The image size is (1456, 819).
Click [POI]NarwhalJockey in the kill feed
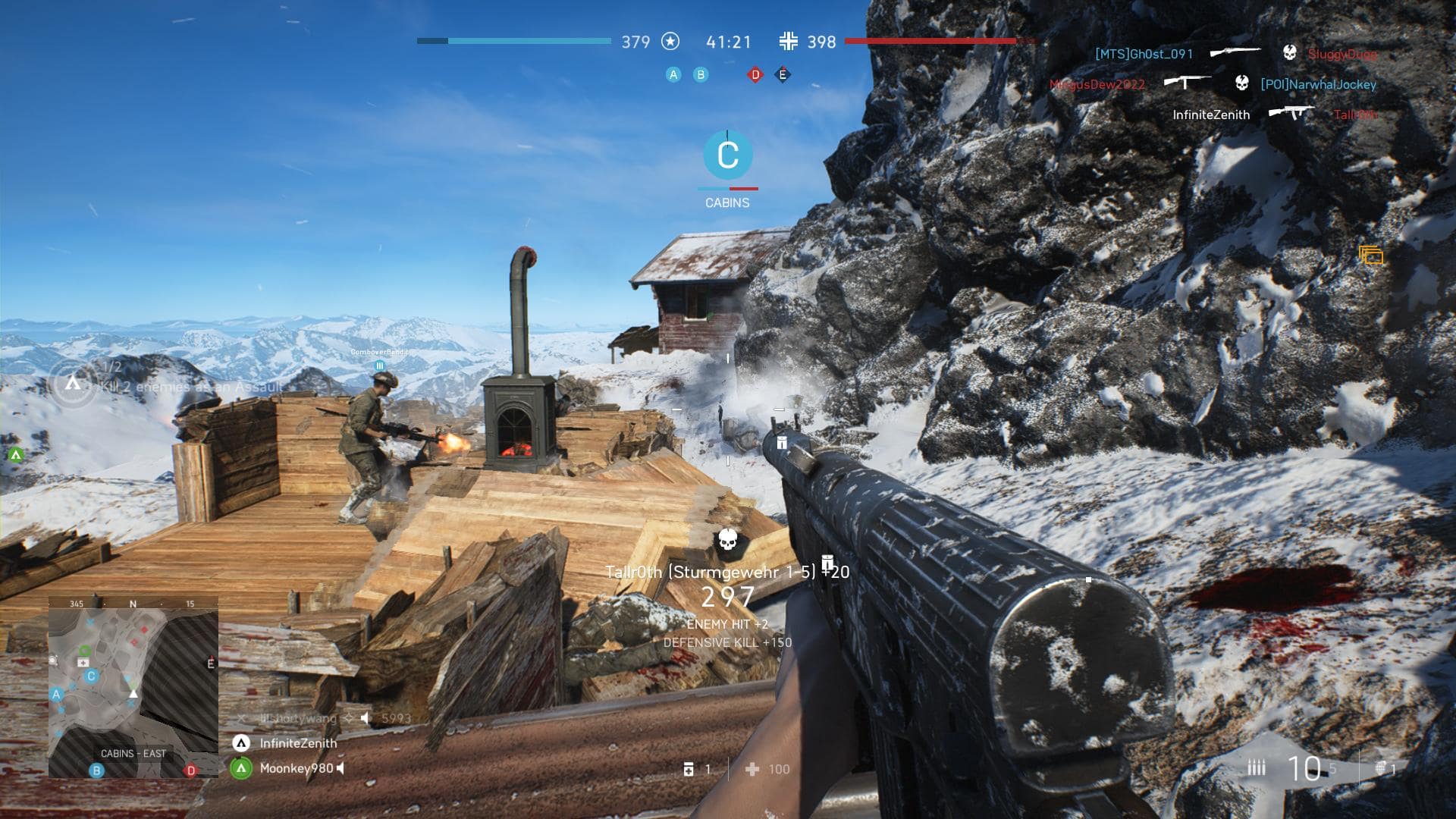click(x=1318, y=84)
